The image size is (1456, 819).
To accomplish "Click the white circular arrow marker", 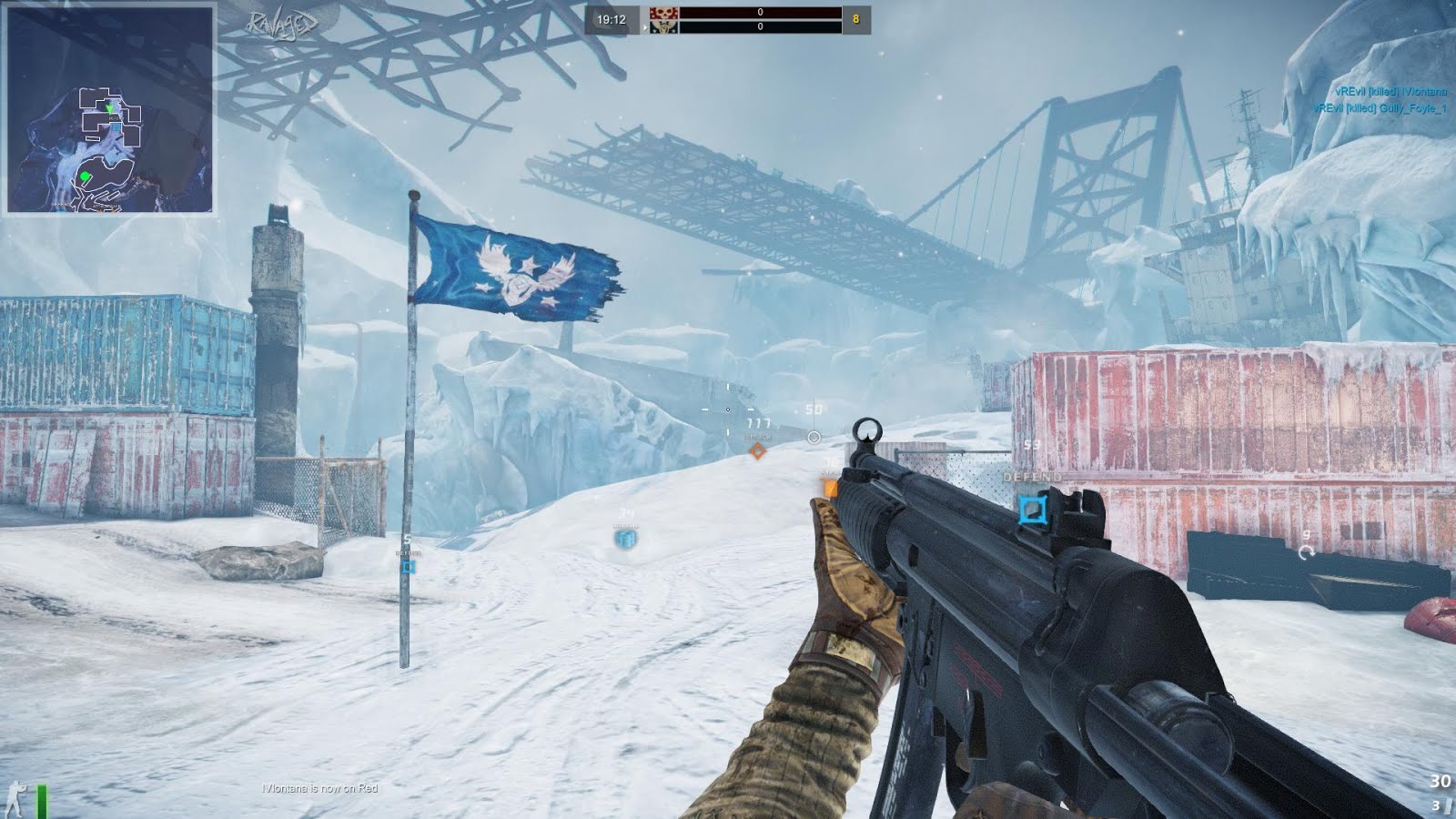I will 1307,551.
